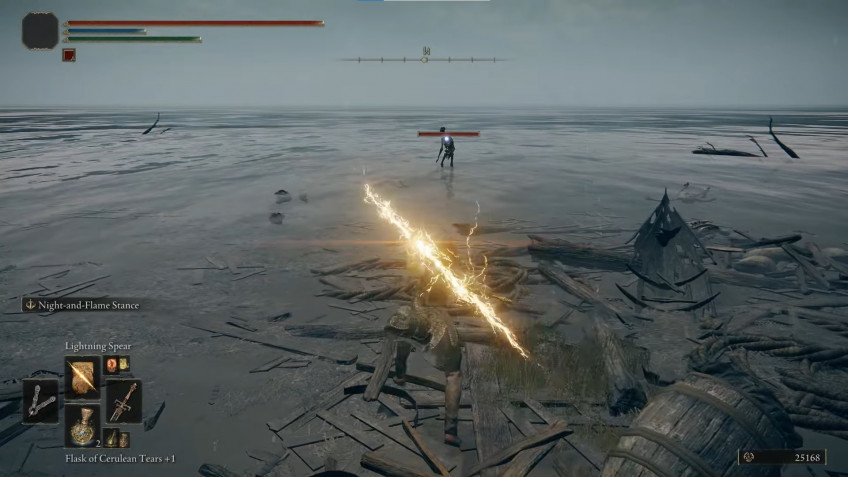Select the right-hand sword weapon slot
The image size is (848, 477).
pos(123,400)
